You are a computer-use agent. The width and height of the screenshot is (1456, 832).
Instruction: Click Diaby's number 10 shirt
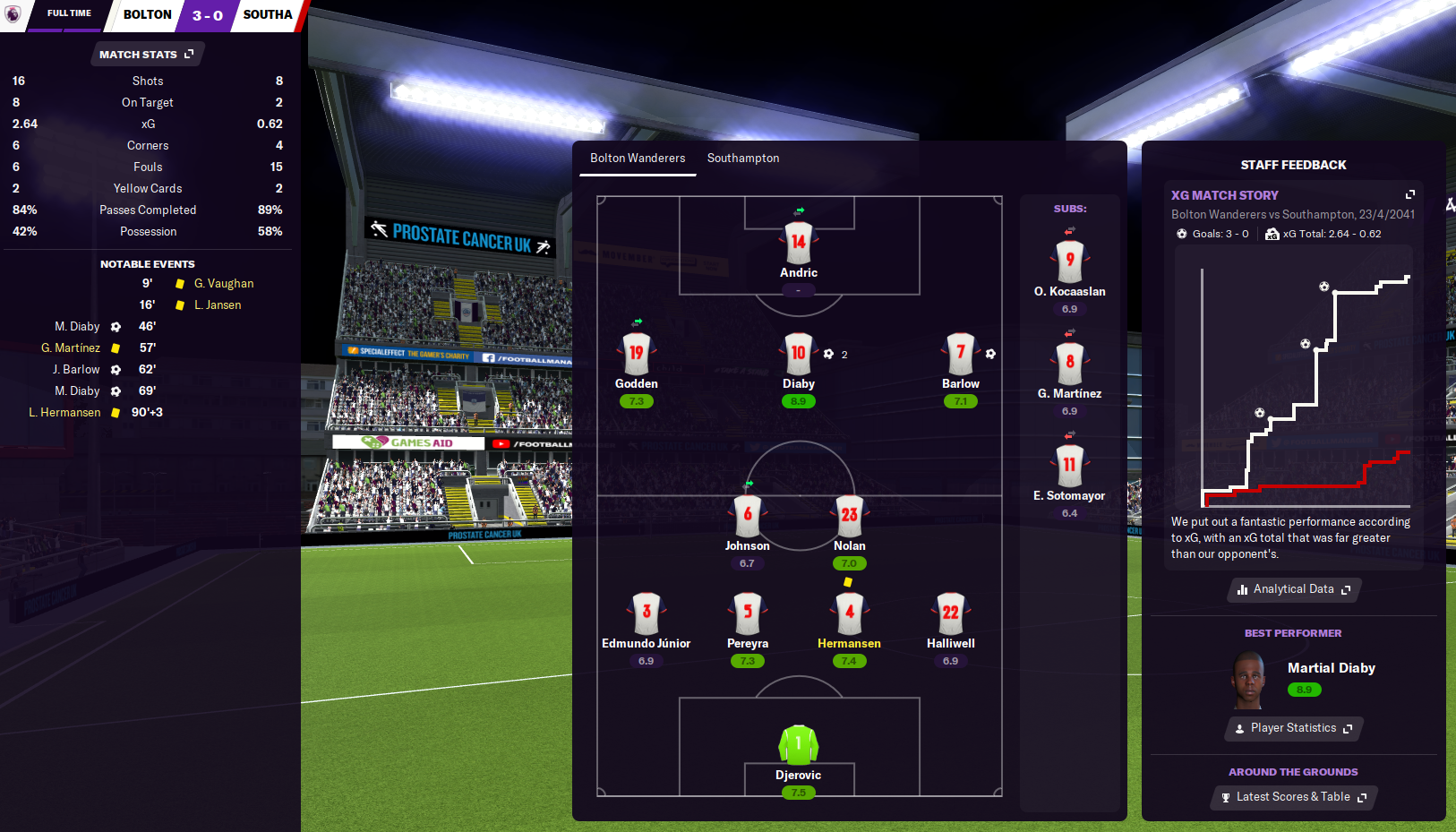click(798, 353)
